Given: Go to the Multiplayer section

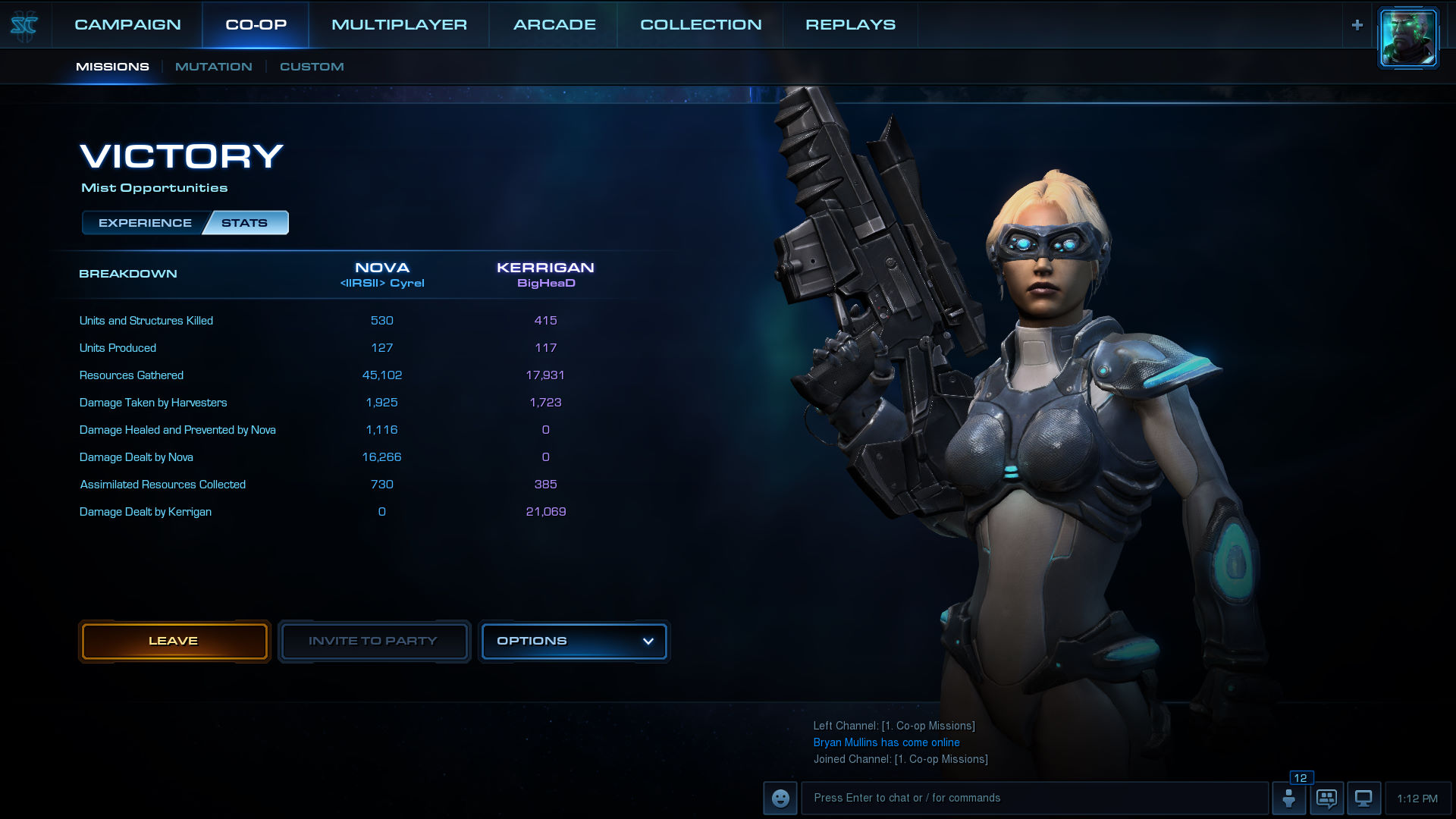Looking at the screenshot, I should click(x=399, y=24).
